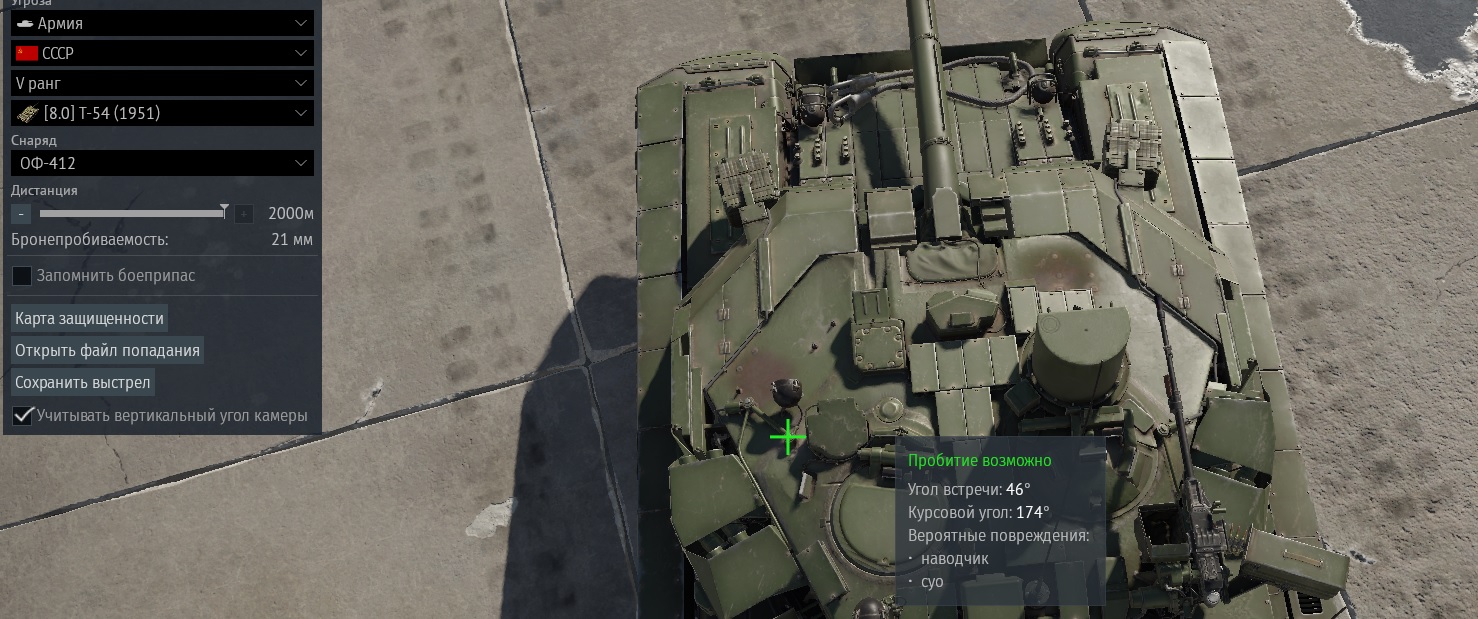Click Открыть файл попадания button
The width and height of the screenshot is (1478, 619).
107,350
